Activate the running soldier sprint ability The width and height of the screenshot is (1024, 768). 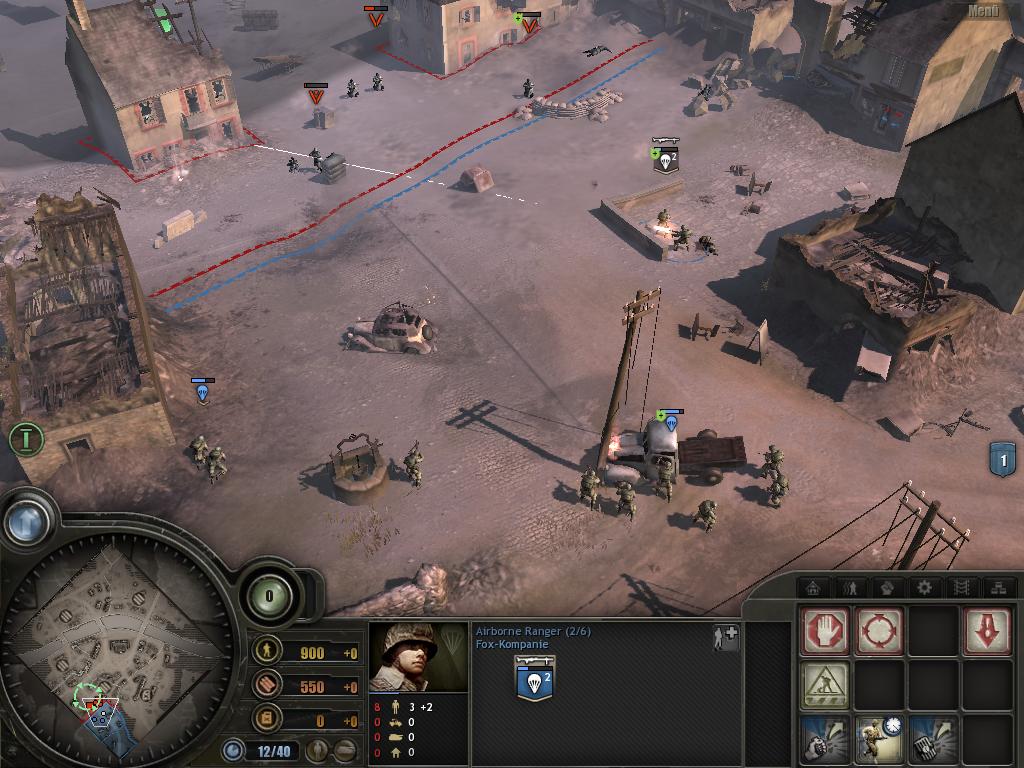click(879, 740)
